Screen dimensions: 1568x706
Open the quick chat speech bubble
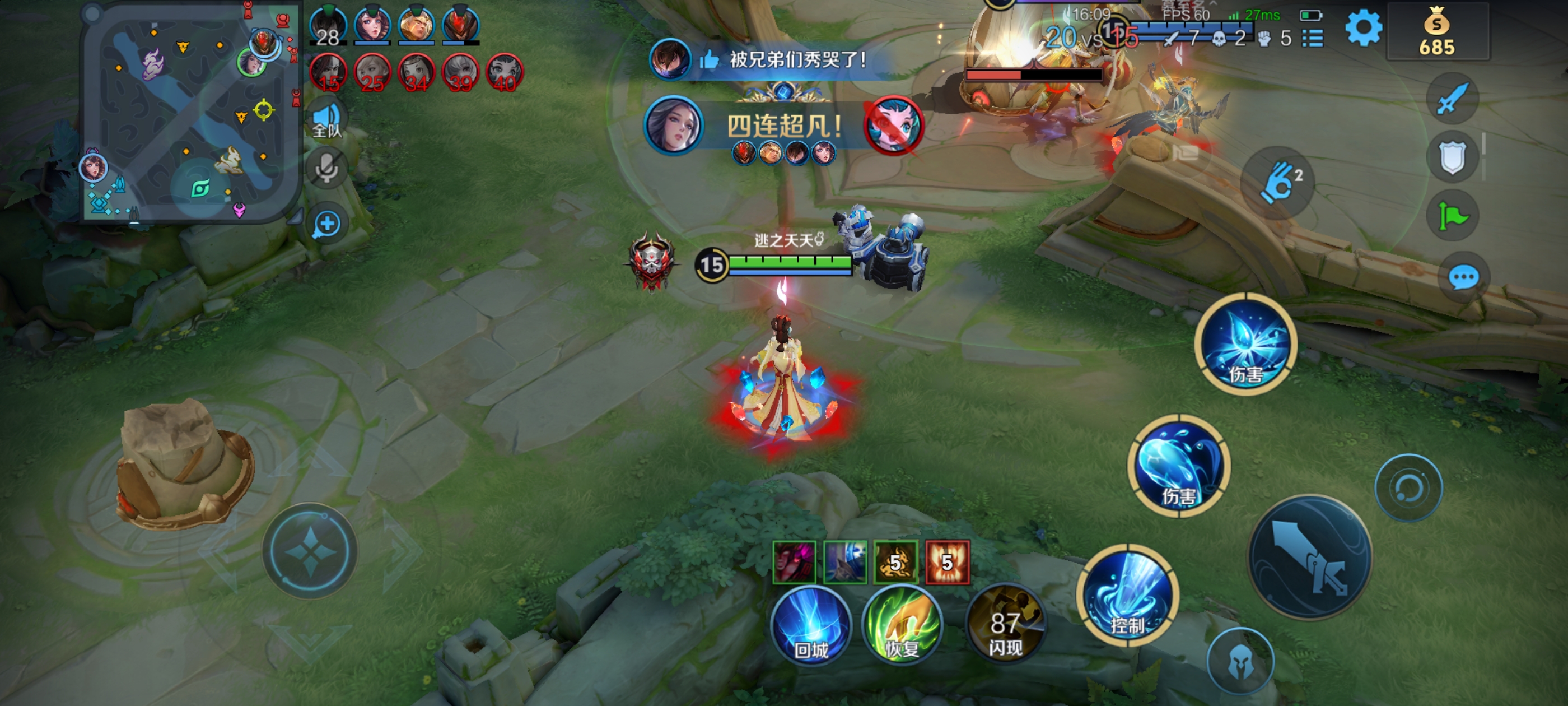[x=1463, y=278]
